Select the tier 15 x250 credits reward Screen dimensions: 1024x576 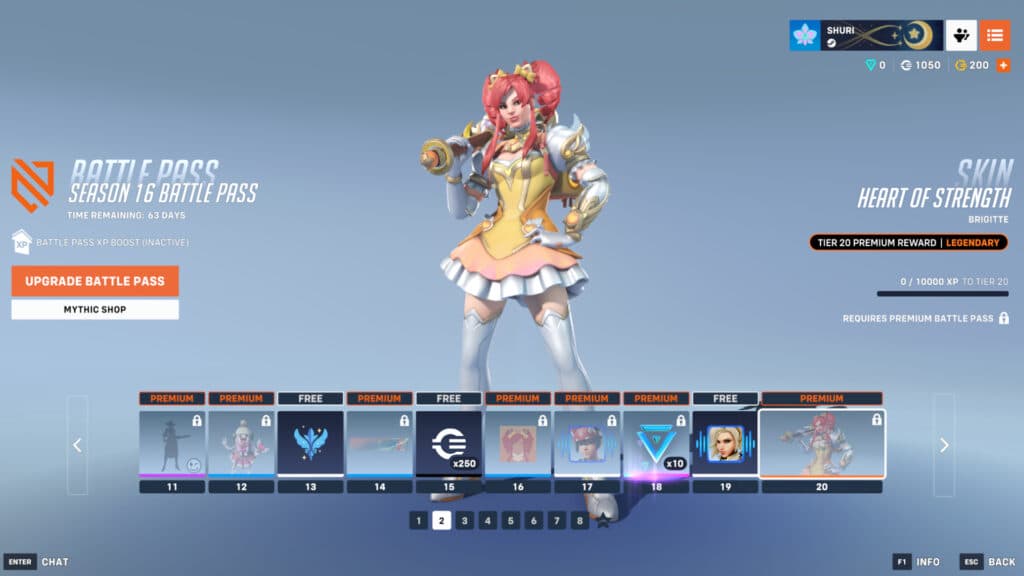click(x=449, y=443)
